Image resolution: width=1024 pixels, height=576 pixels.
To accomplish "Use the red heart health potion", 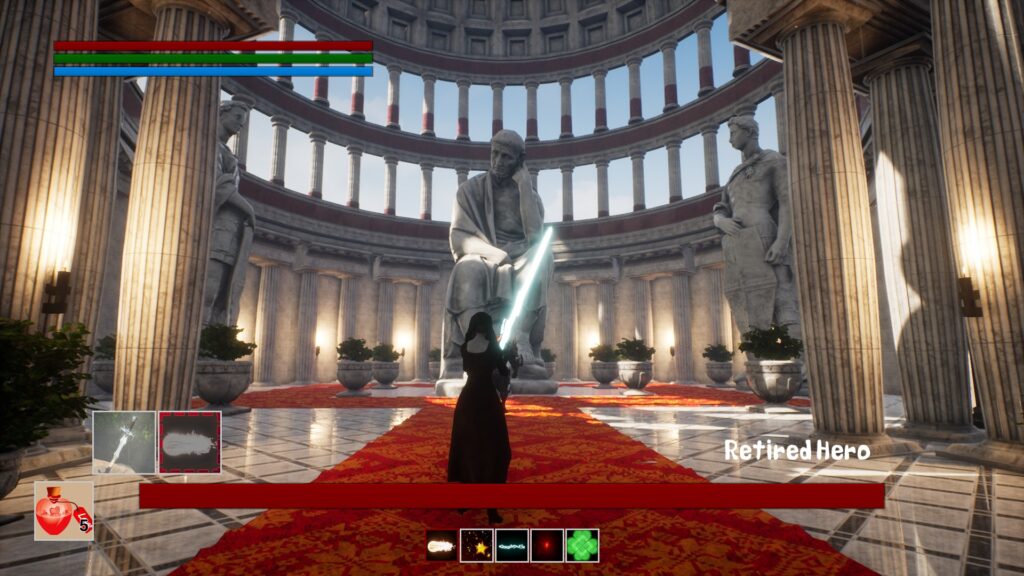I will [x=64, y=511].
